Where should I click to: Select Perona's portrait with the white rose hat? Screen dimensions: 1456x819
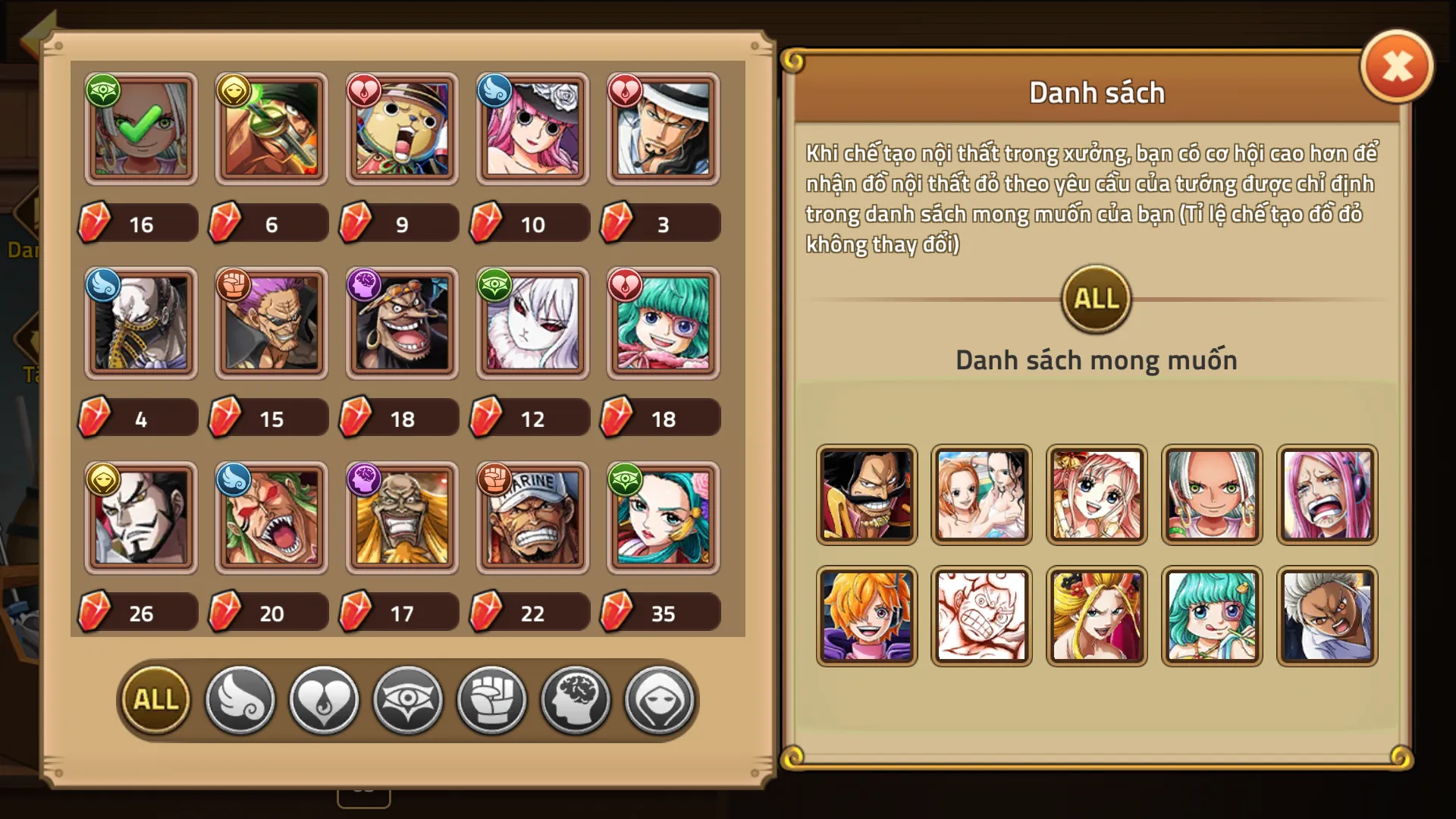(x=529, y=129)
